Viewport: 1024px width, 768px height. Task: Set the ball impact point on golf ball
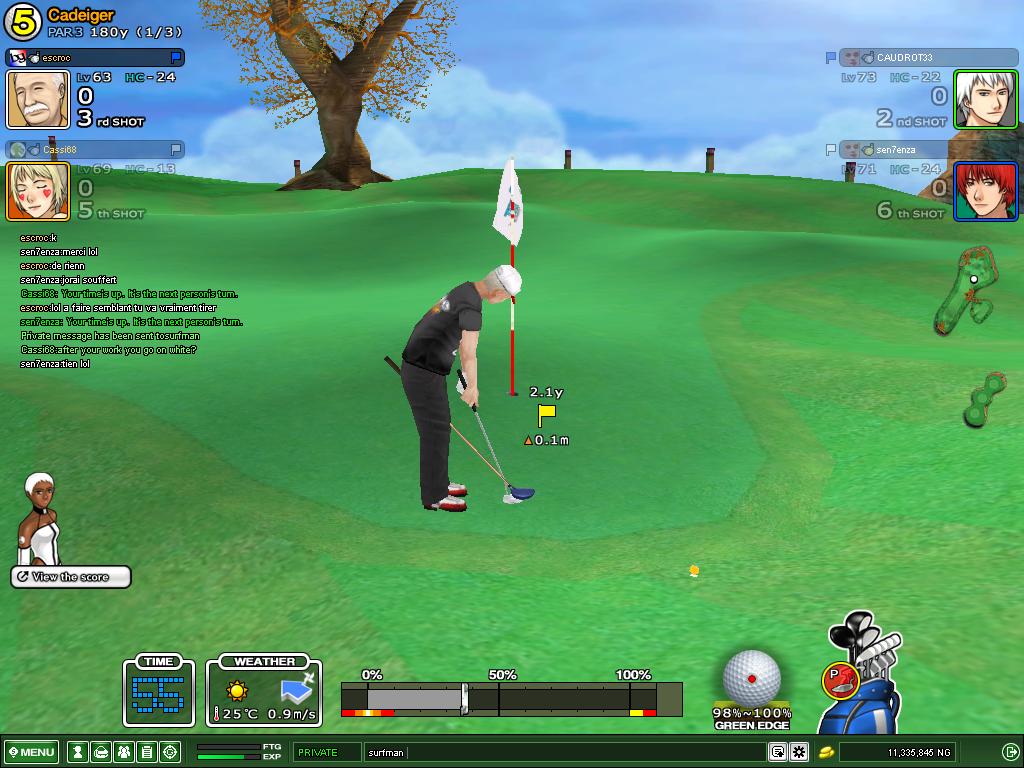click(x=752, y=677)
